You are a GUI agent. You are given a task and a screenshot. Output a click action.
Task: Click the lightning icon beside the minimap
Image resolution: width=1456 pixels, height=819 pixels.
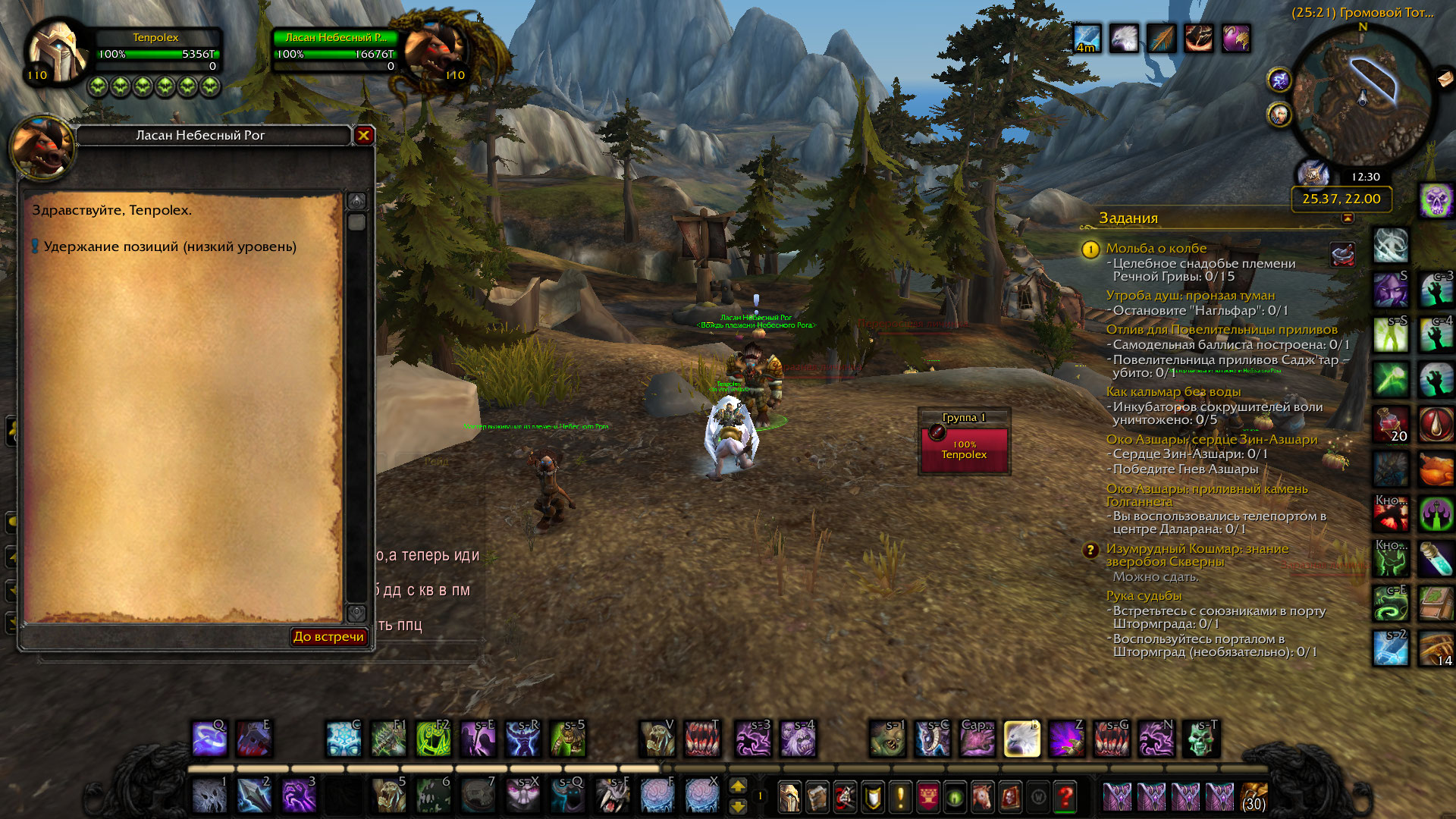point(1279,79)
